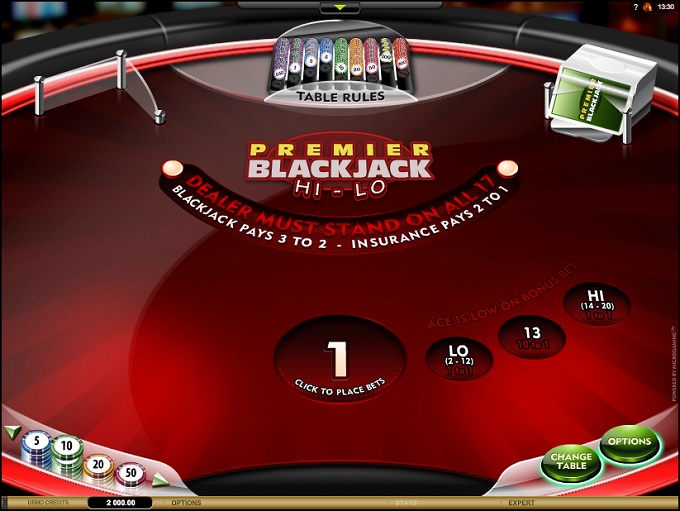Open Stats in the bottom bar
The width and height of the screenshot is (680, 511).
404,503
